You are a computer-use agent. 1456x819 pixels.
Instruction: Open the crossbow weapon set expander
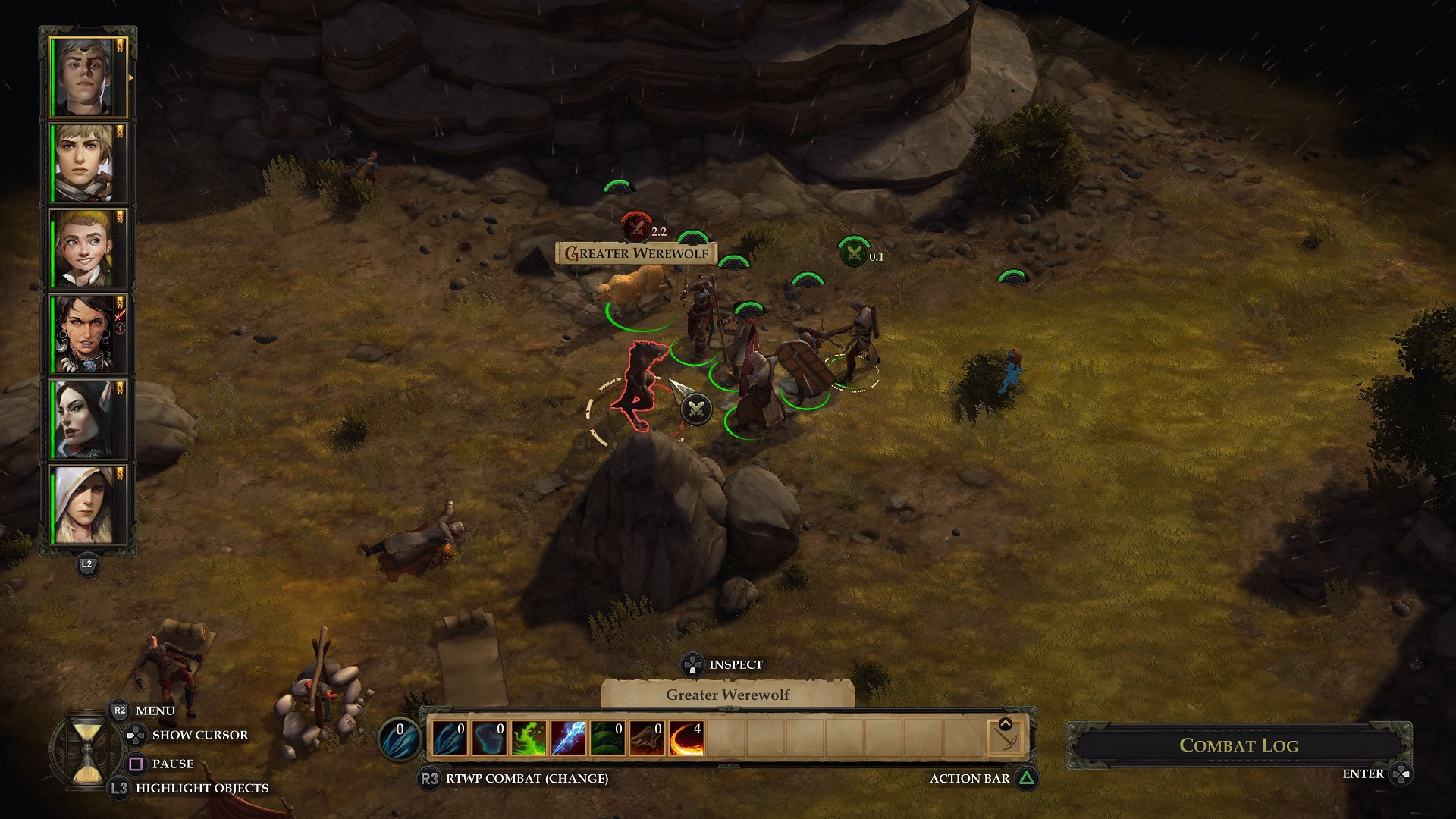click(x=1006, y=737)
